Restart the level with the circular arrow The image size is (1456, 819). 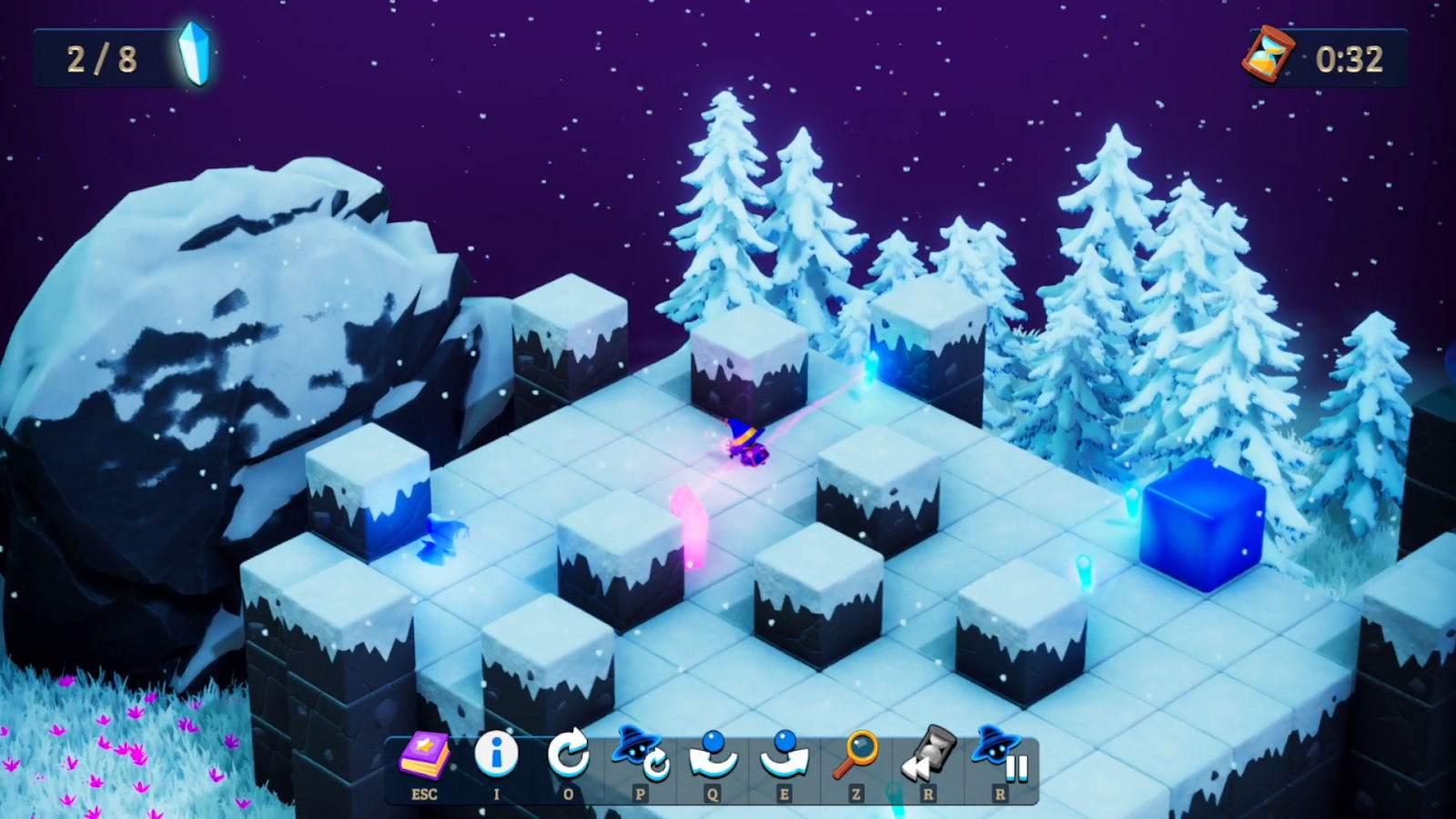tap(568, 757)
